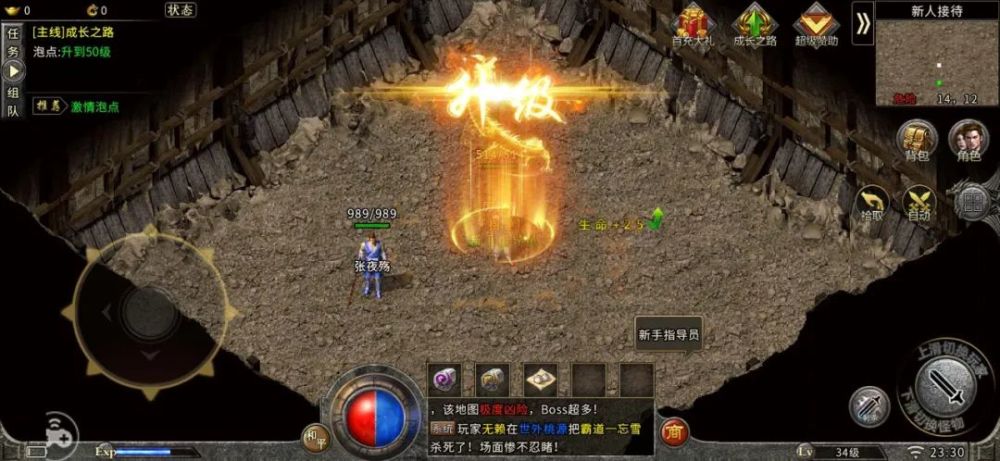Open the 背包 backpack
The width and height of the screenshot is (1000, 461).
point(915,141)
